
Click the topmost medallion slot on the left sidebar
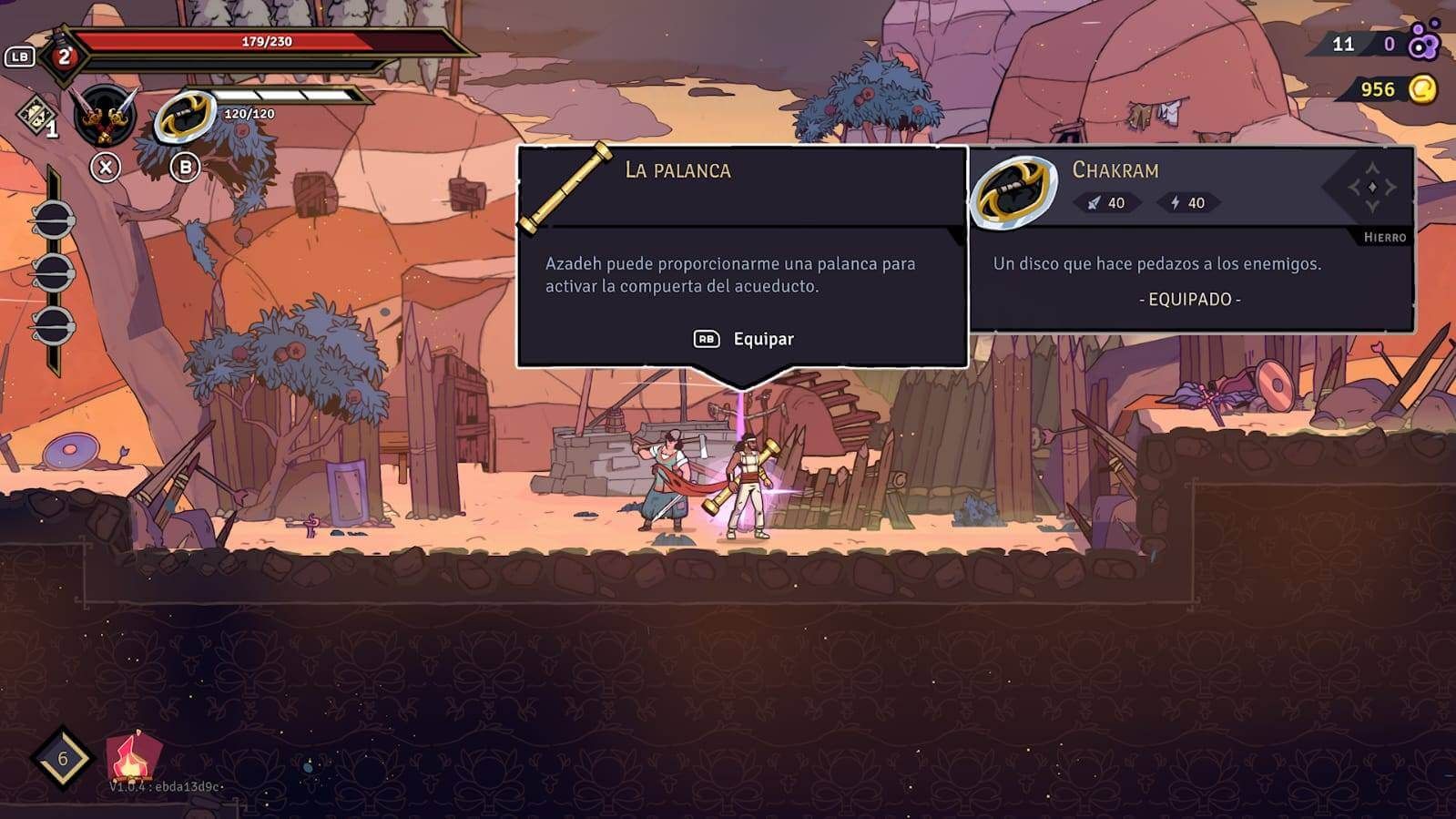(56, 218)
